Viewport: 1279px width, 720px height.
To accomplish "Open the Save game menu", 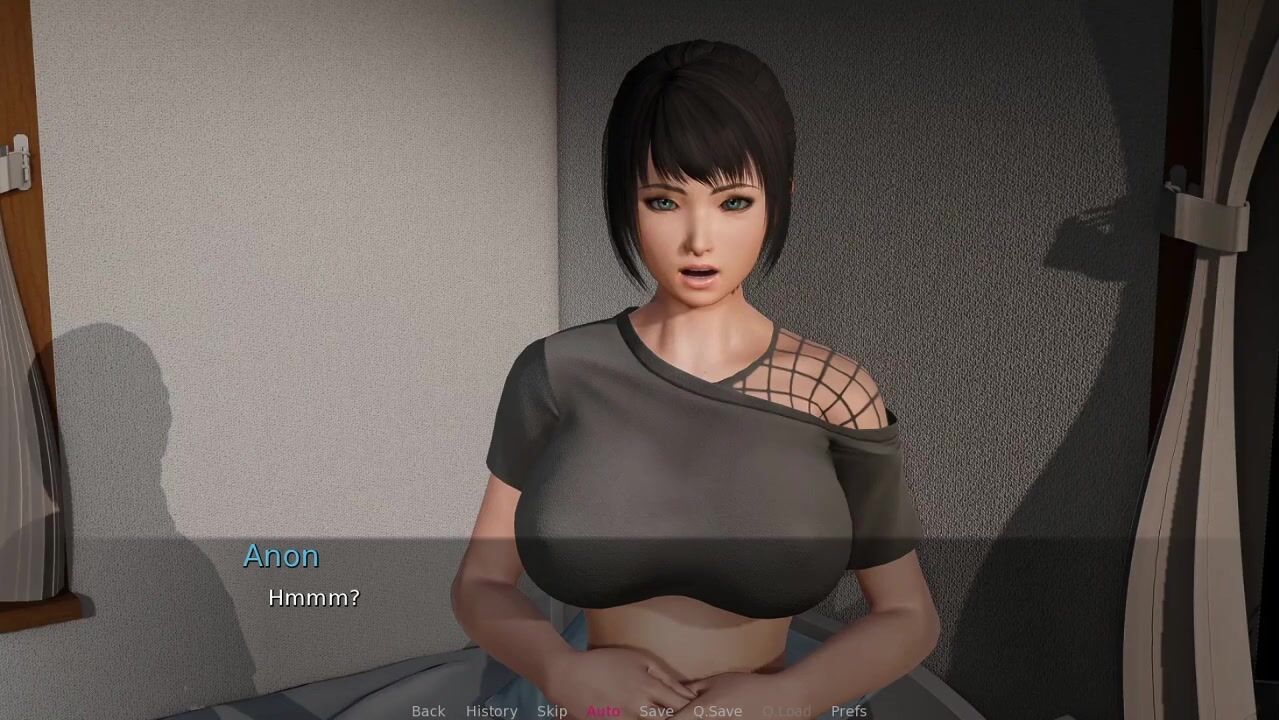I will coord(656,711).
